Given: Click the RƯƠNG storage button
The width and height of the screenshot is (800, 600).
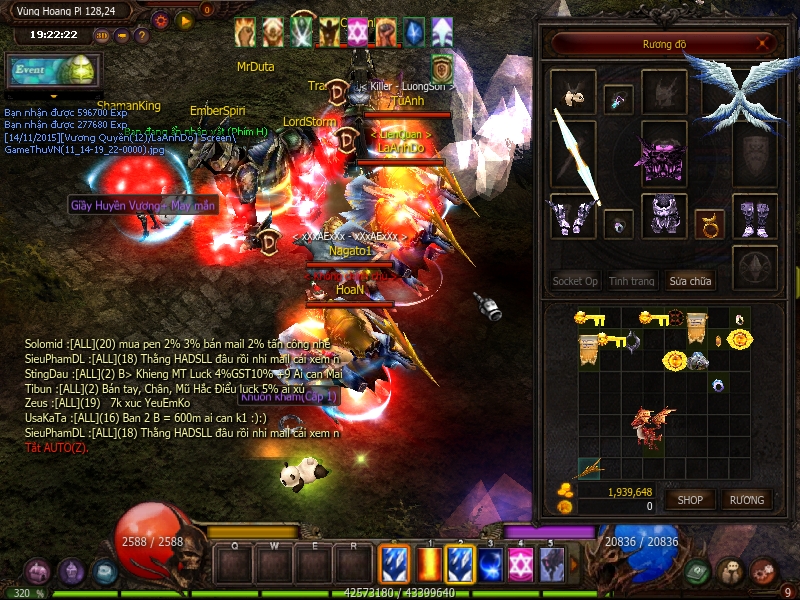Looking at the screenshot, I should point(746,499).
